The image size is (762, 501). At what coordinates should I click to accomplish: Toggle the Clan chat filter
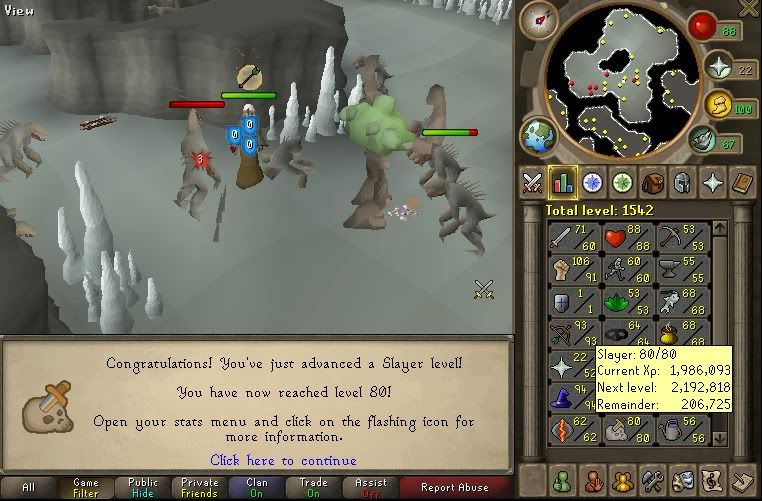pos(256,487)
